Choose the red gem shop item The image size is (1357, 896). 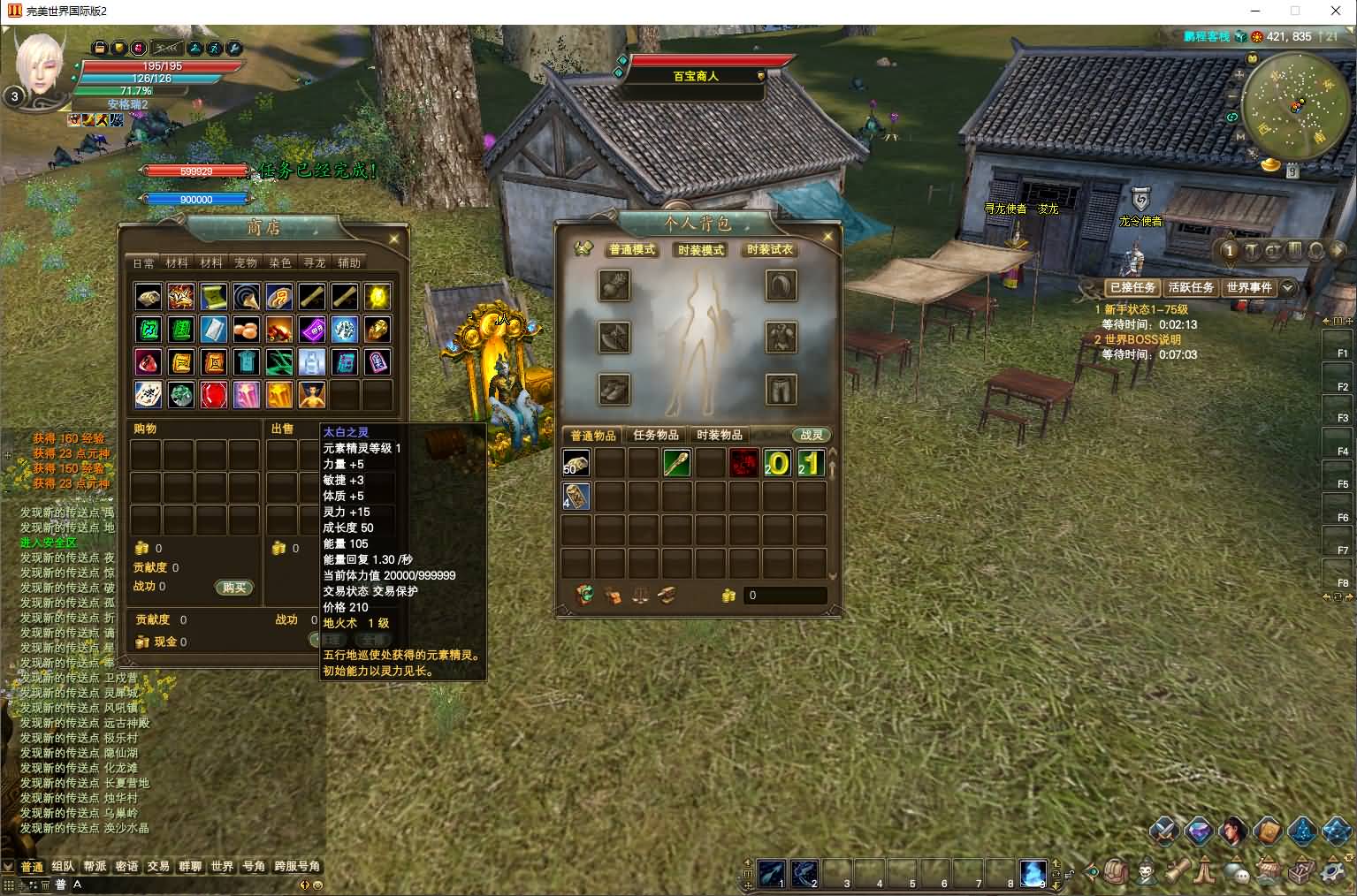coord(214,395)
